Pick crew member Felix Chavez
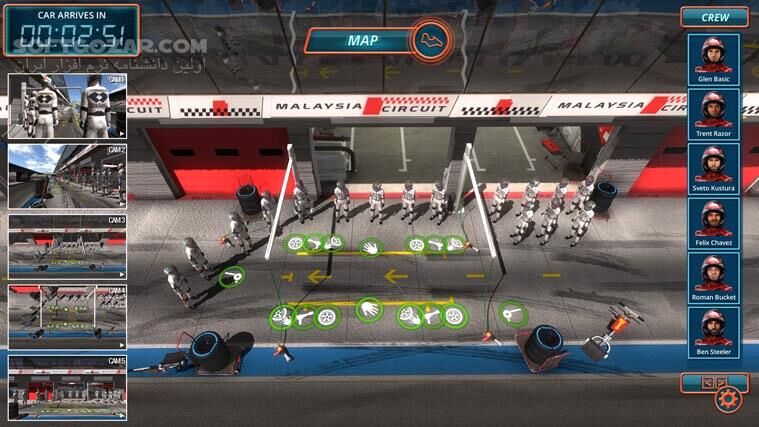 [714, 222]
